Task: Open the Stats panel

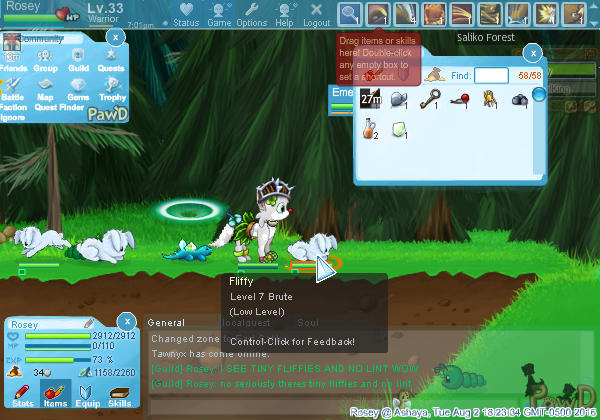Action: (23, 394)
